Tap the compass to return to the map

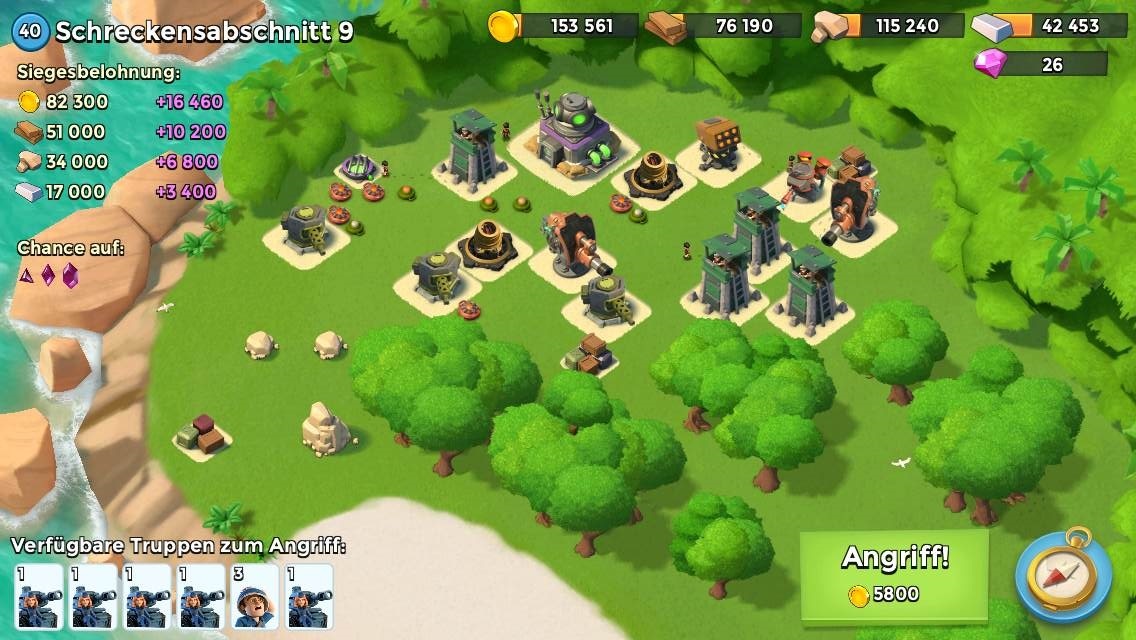pyautogui.click(x=1062, y=575)
